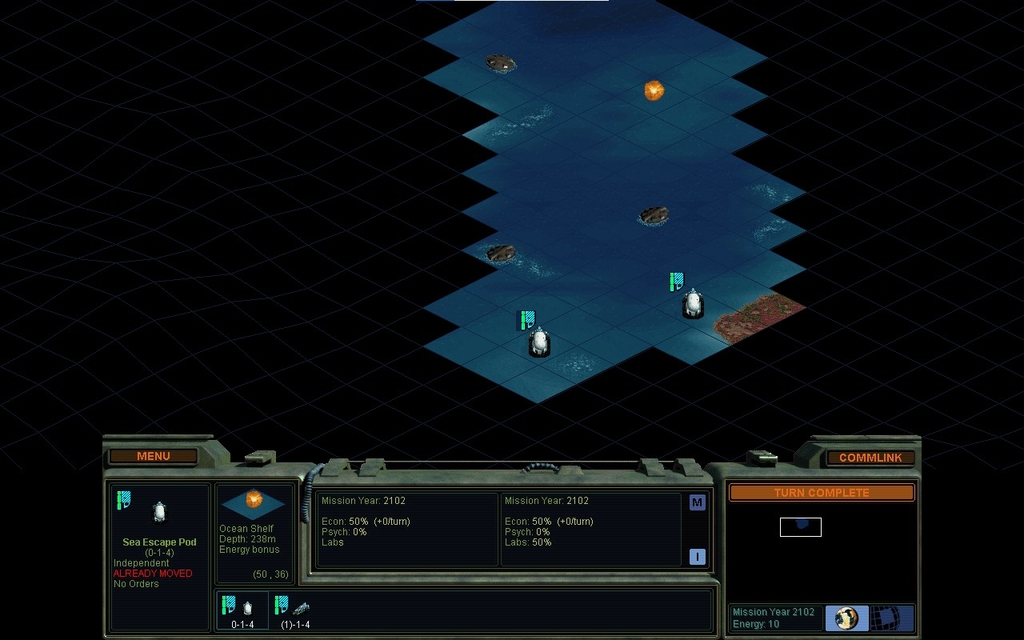Open the MENU button
1024x640 pixels.
point(153,456)
